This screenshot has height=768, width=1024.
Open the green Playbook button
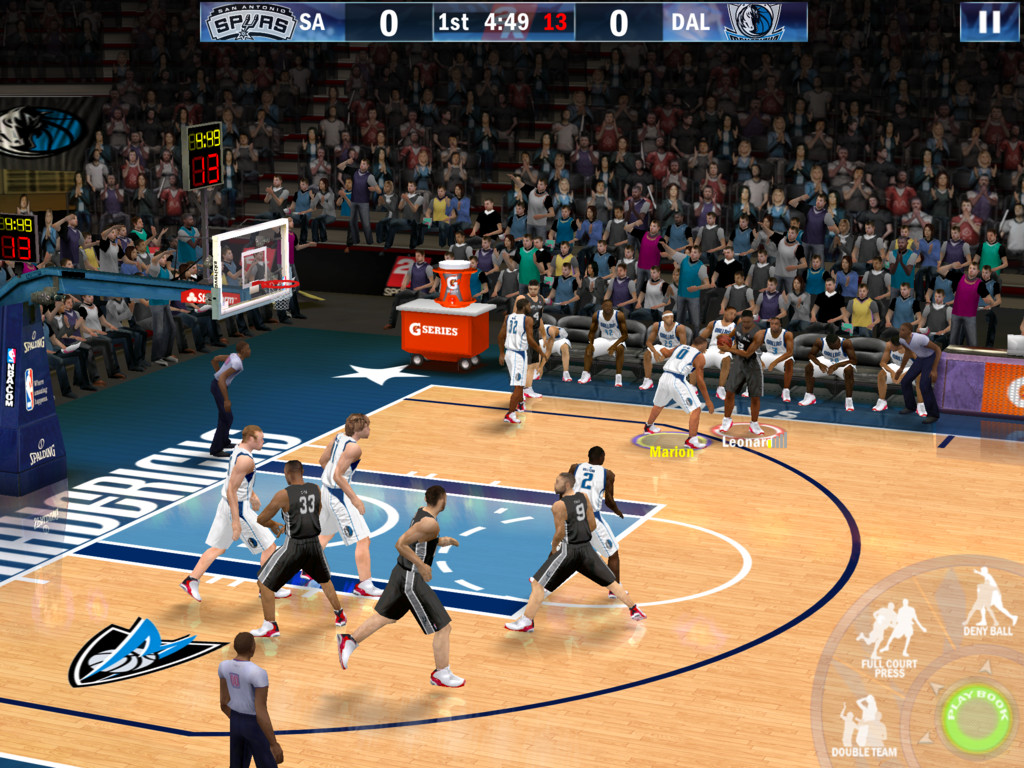pyautogui.click(x=973, y=715)
